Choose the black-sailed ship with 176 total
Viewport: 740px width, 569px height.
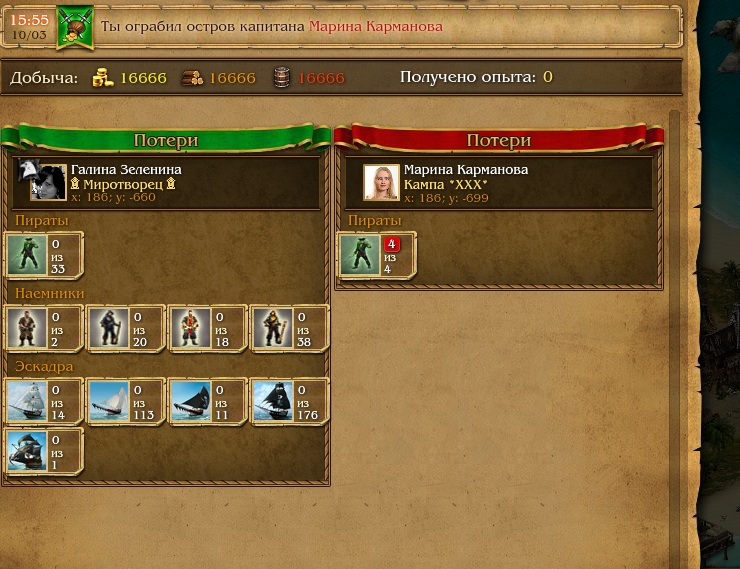click(x=272, y=402)
